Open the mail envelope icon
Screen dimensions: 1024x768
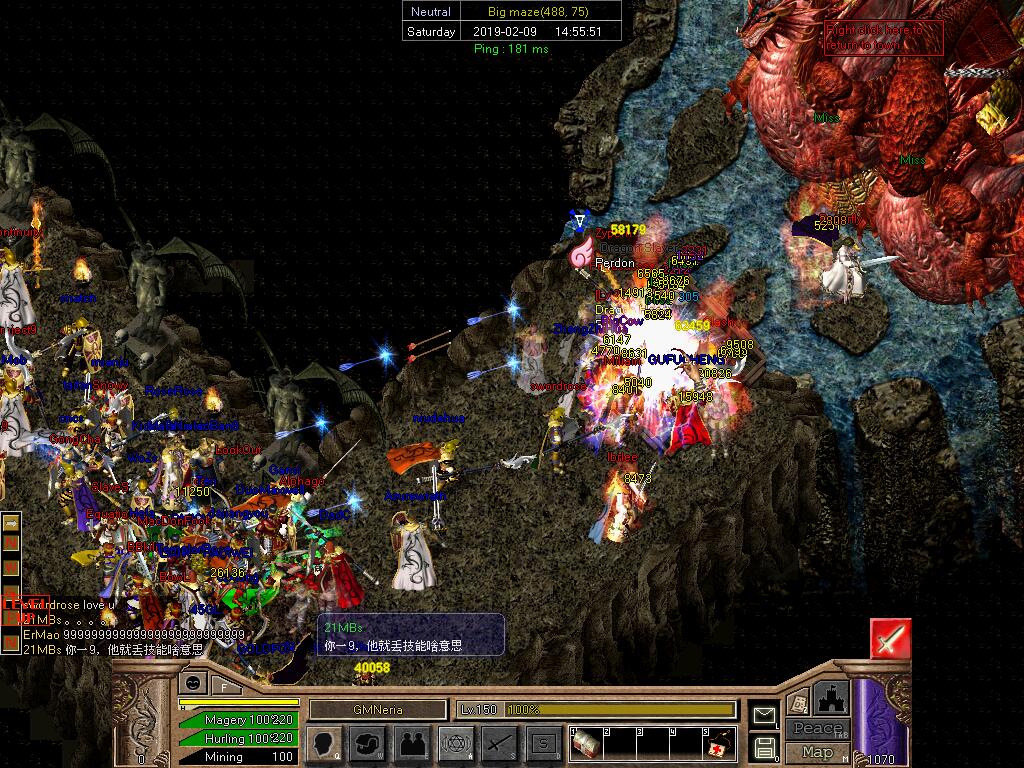coord(765,715)
